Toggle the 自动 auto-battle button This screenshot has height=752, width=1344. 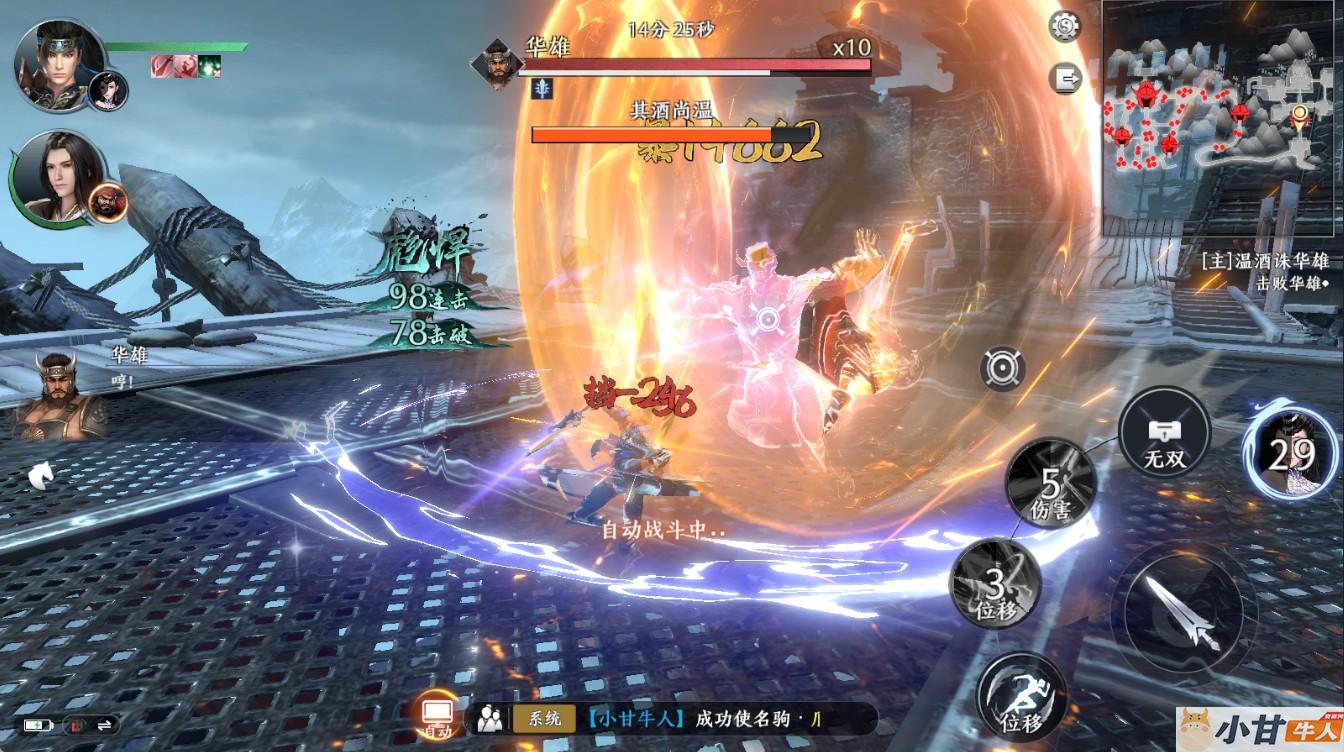[438, 715]
